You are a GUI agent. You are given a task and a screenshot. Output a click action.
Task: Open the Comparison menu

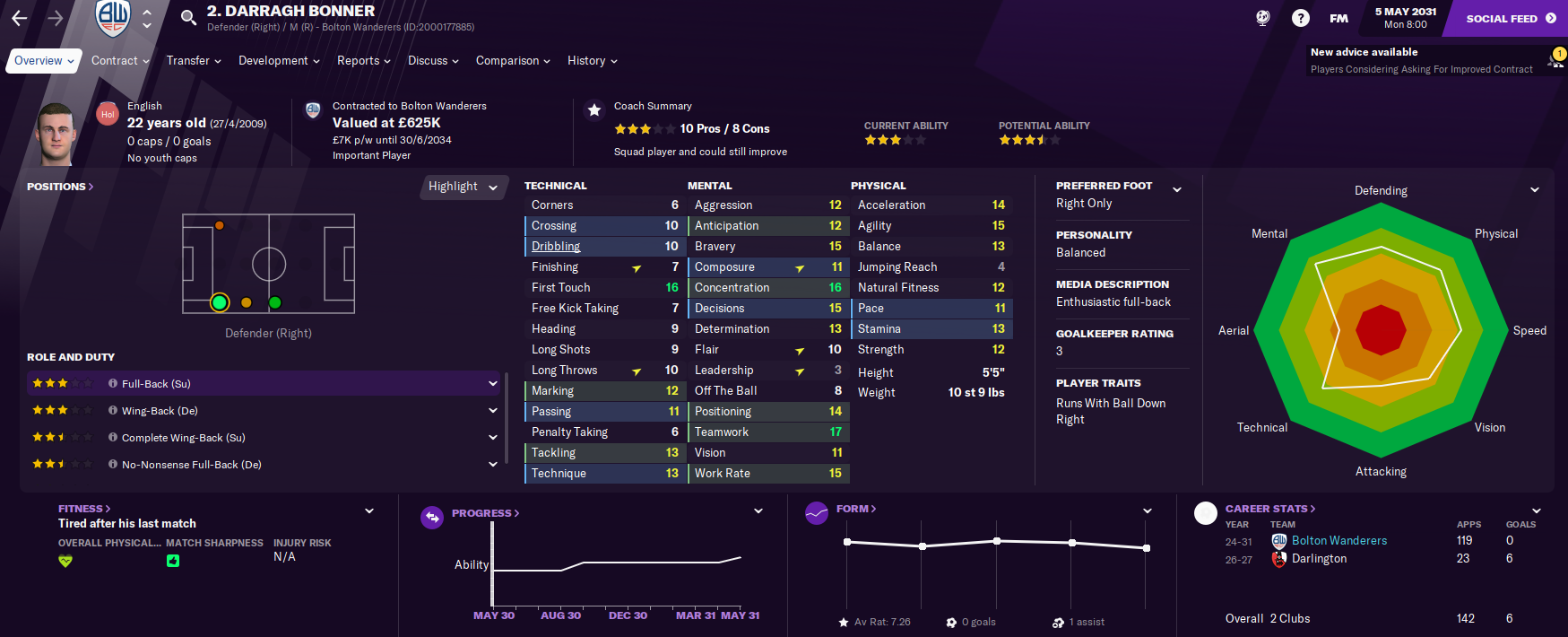(512, 61)
